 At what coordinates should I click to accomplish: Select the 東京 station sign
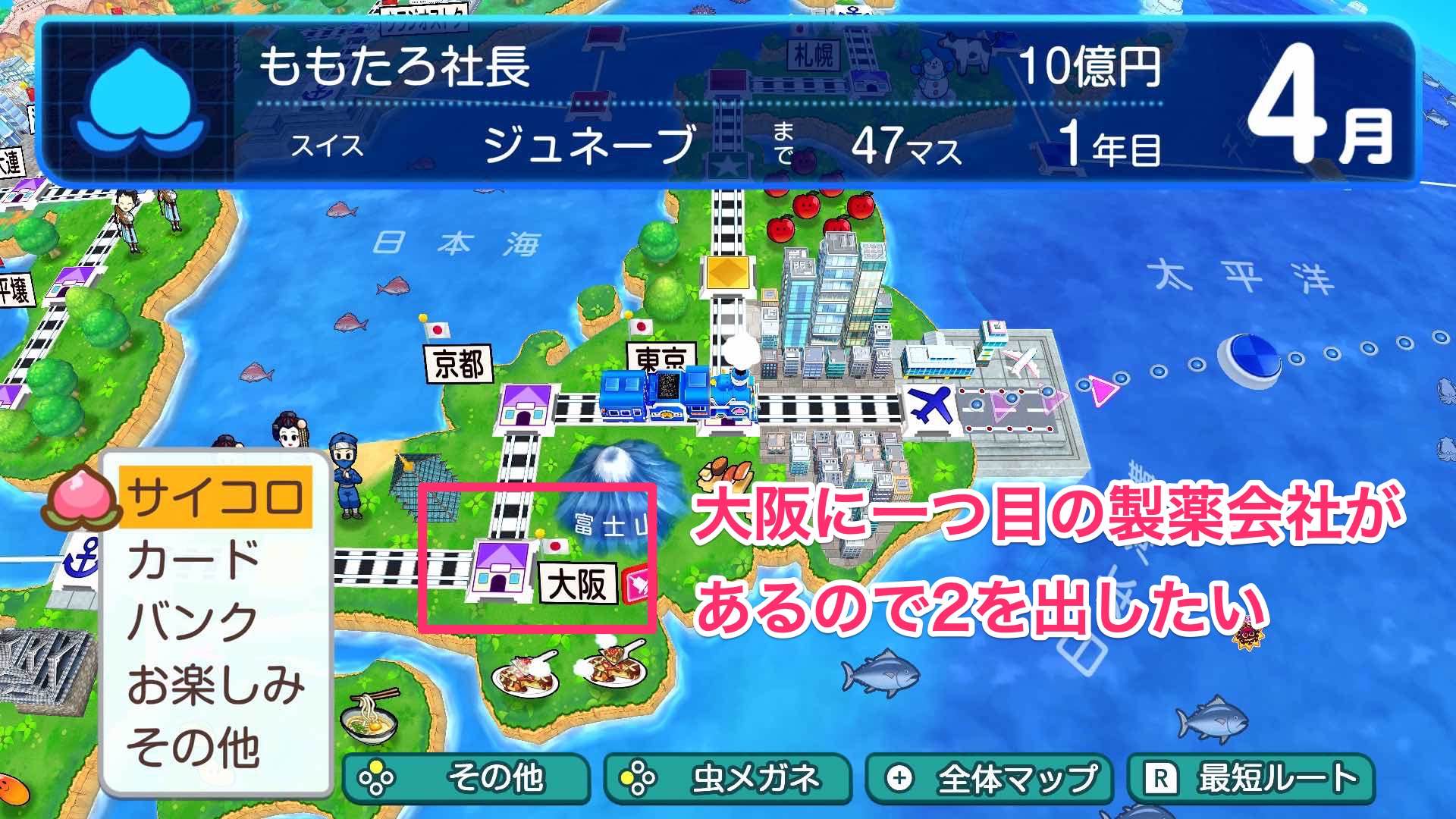point(660,354)
